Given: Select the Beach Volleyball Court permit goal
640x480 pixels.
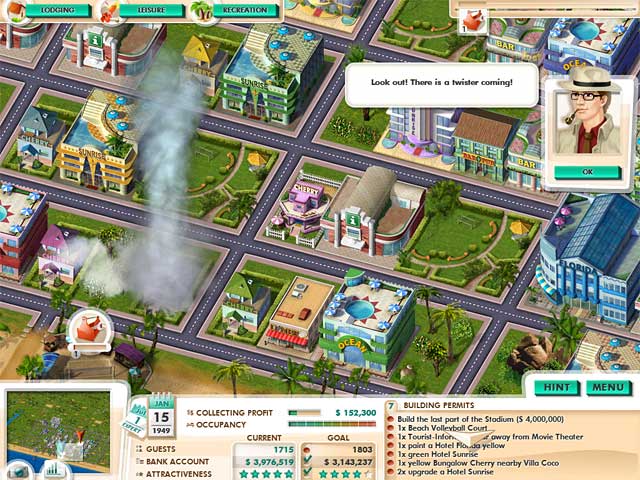Looking at the screenshot, I should 440,428.
